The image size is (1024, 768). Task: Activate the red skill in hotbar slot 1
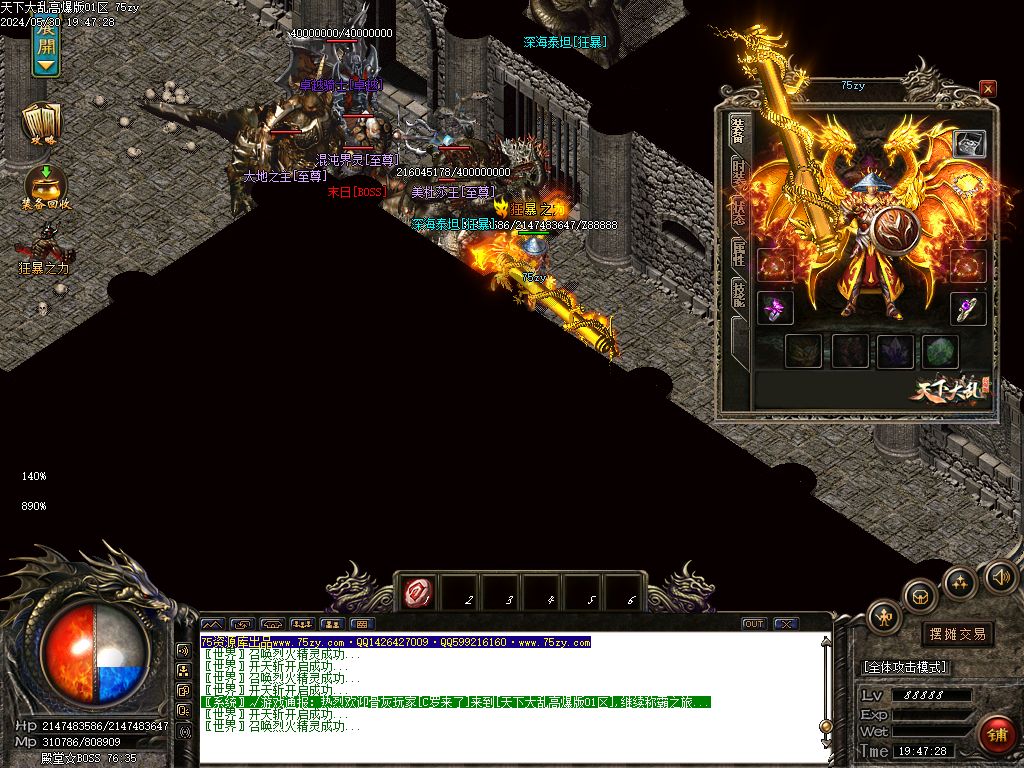click(416, 594)
